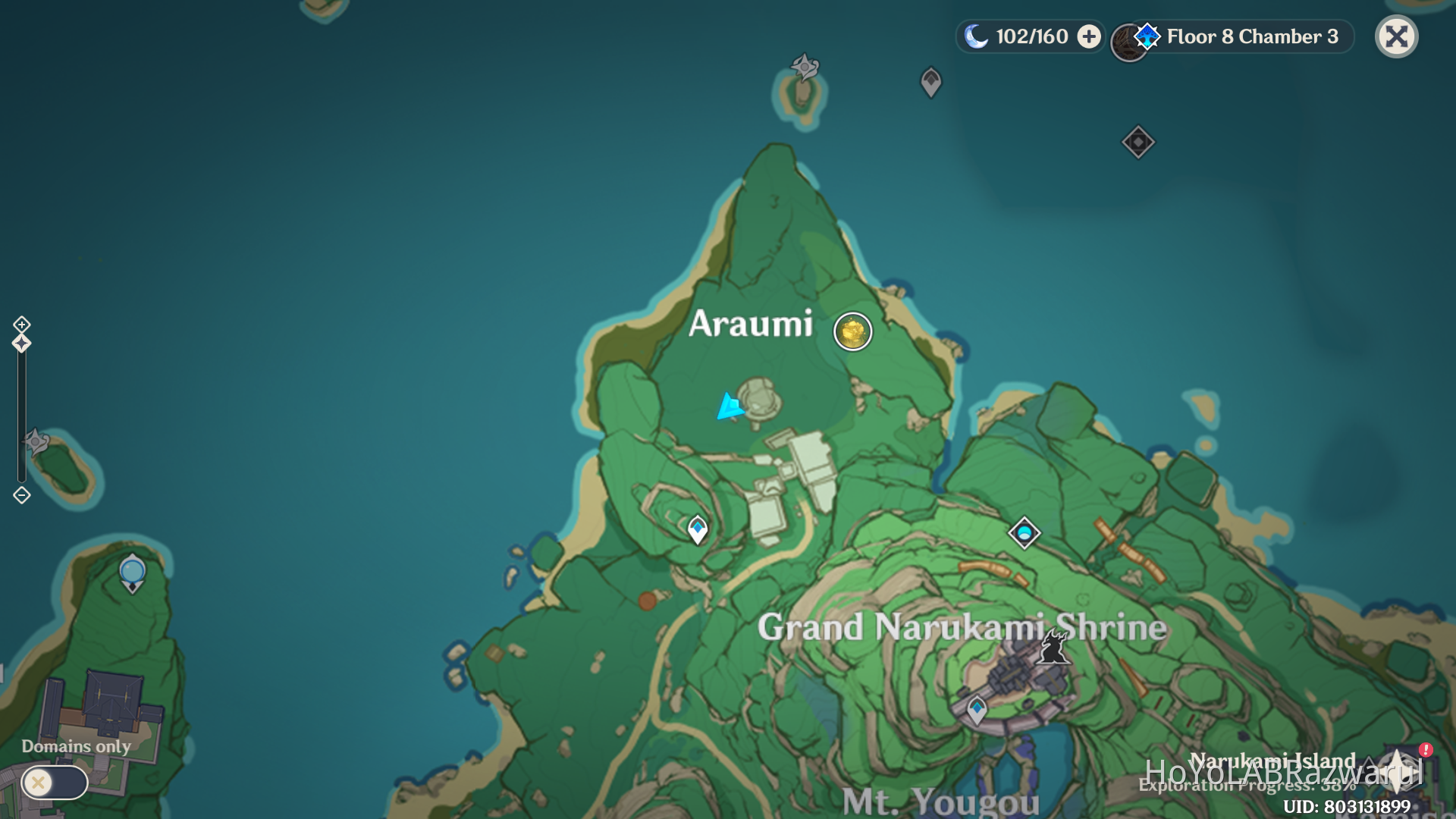Click the crescent moon Original Resin icon
This screenshot has width=1456, height=819.
pyautogui.click(x=977, y=35)
